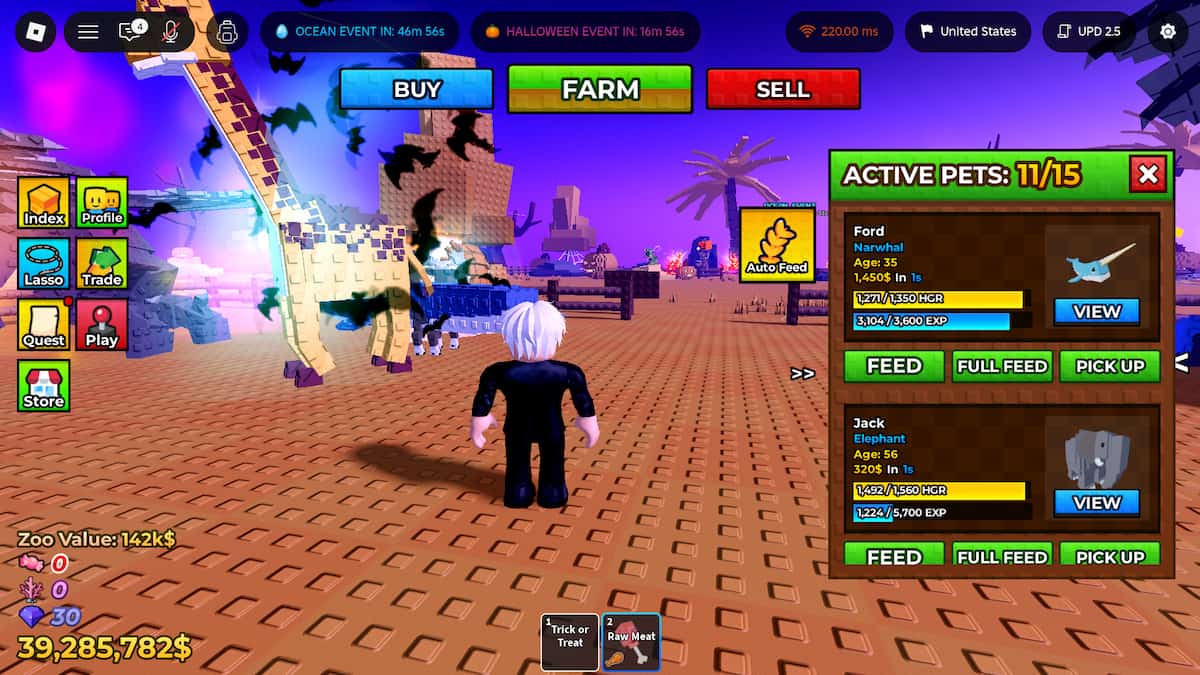
Task: Click the Play joystick icon
Action: point(102,325)
